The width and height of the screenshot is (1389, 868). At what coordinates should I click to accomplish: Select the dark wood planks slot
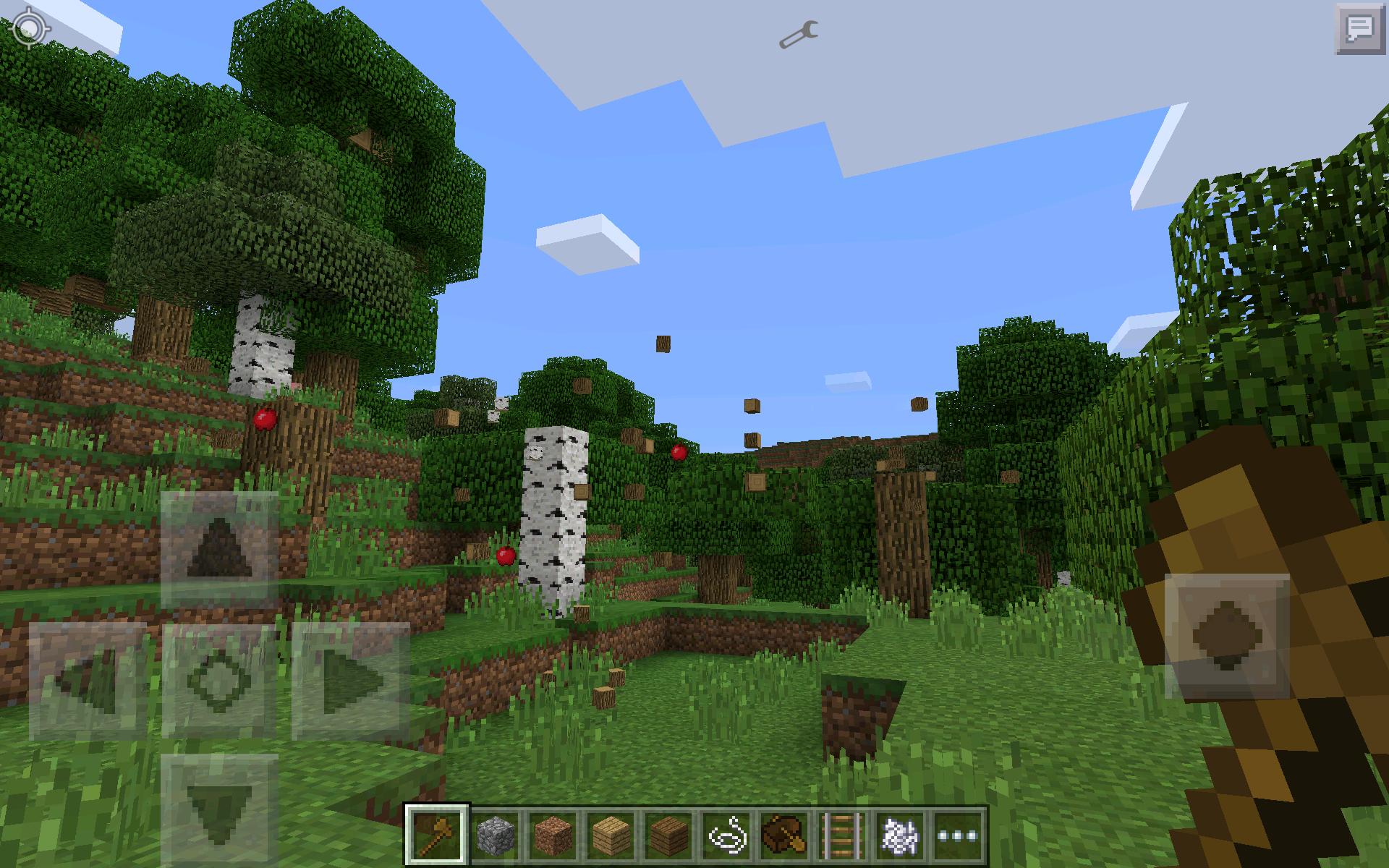pos(669,833)
